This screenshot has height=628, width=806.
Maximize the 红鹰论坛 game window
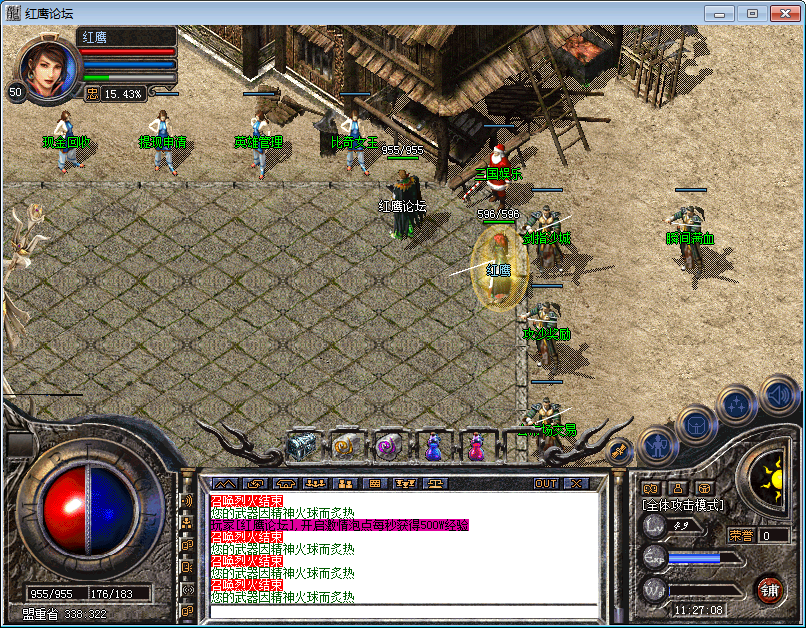point(751,13)
